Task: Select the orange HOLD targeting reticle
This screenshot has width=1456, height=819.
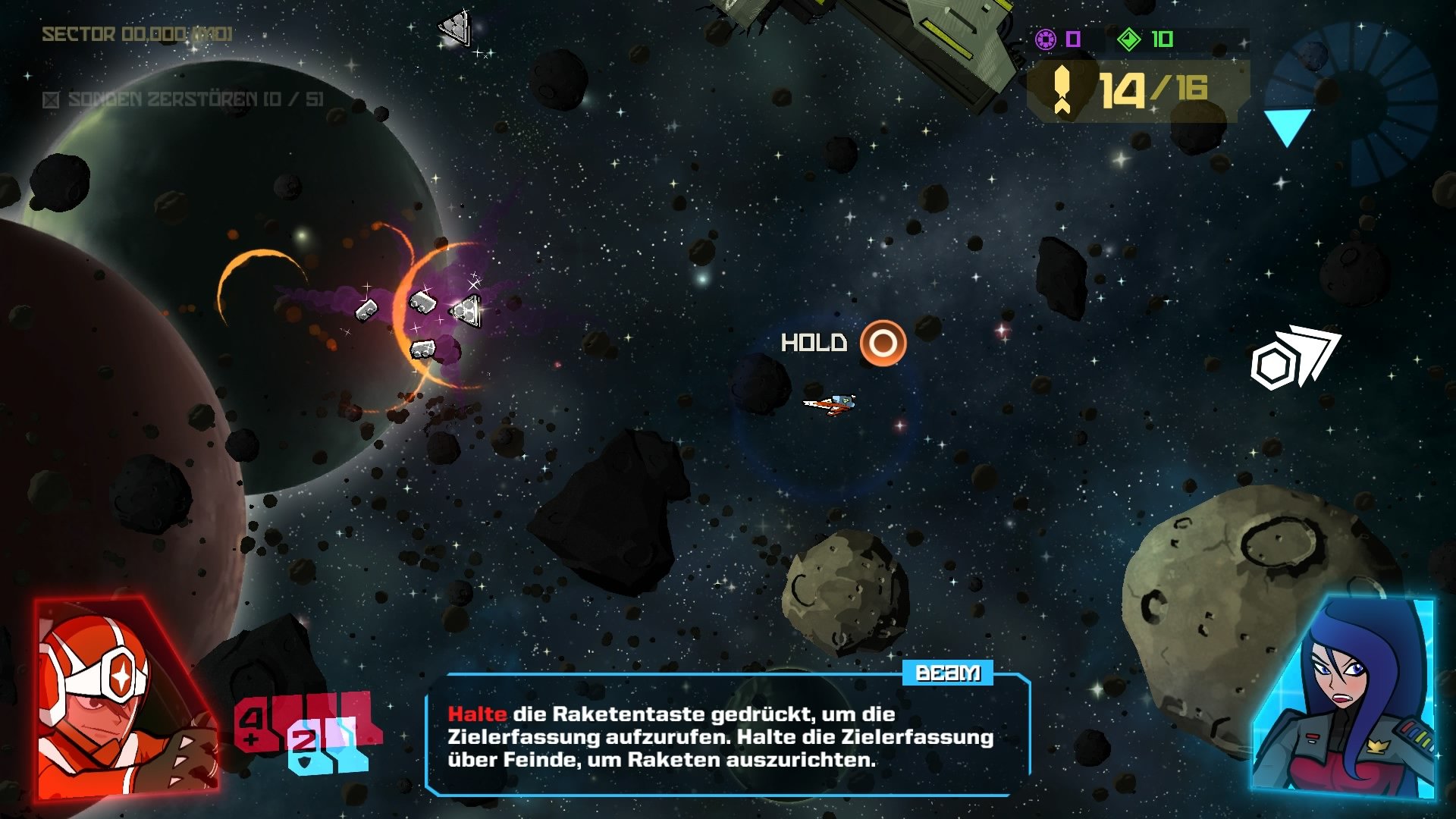Action: tap(885, 344)
